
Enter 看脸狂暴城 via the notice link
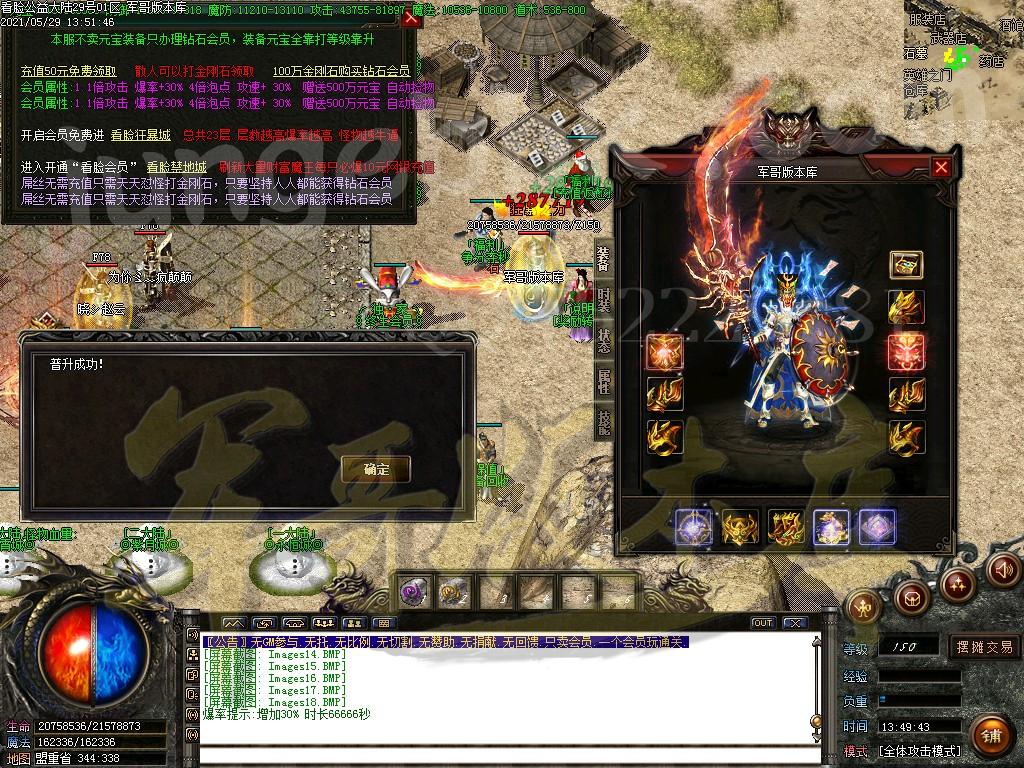tap(140, 135)
